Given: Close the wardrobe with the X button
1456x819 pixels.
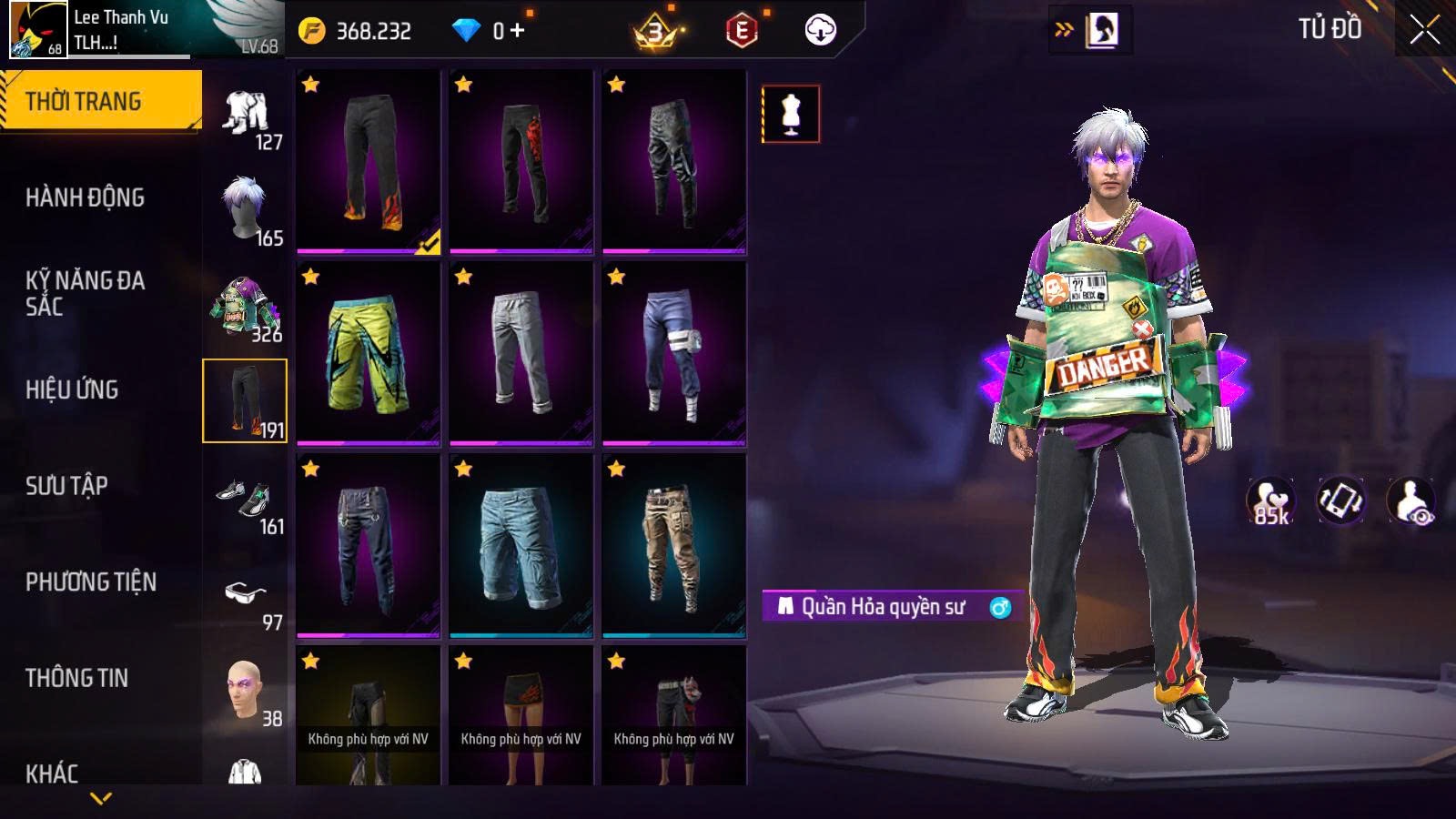Looking at the screenshot, I should point(1424,30).
